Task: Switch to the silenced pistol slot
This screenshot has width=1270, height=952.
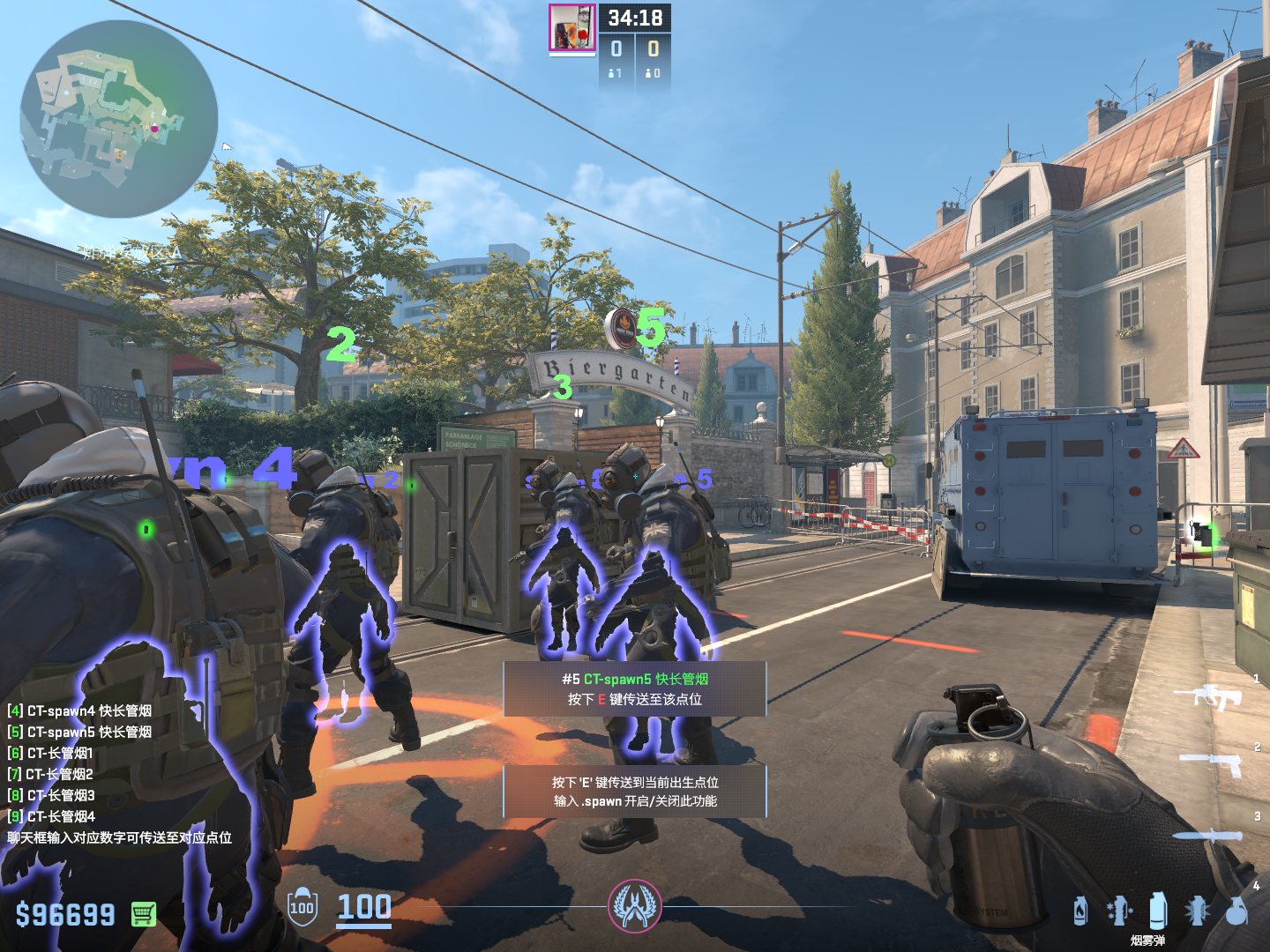Action: pos(1213,762)
